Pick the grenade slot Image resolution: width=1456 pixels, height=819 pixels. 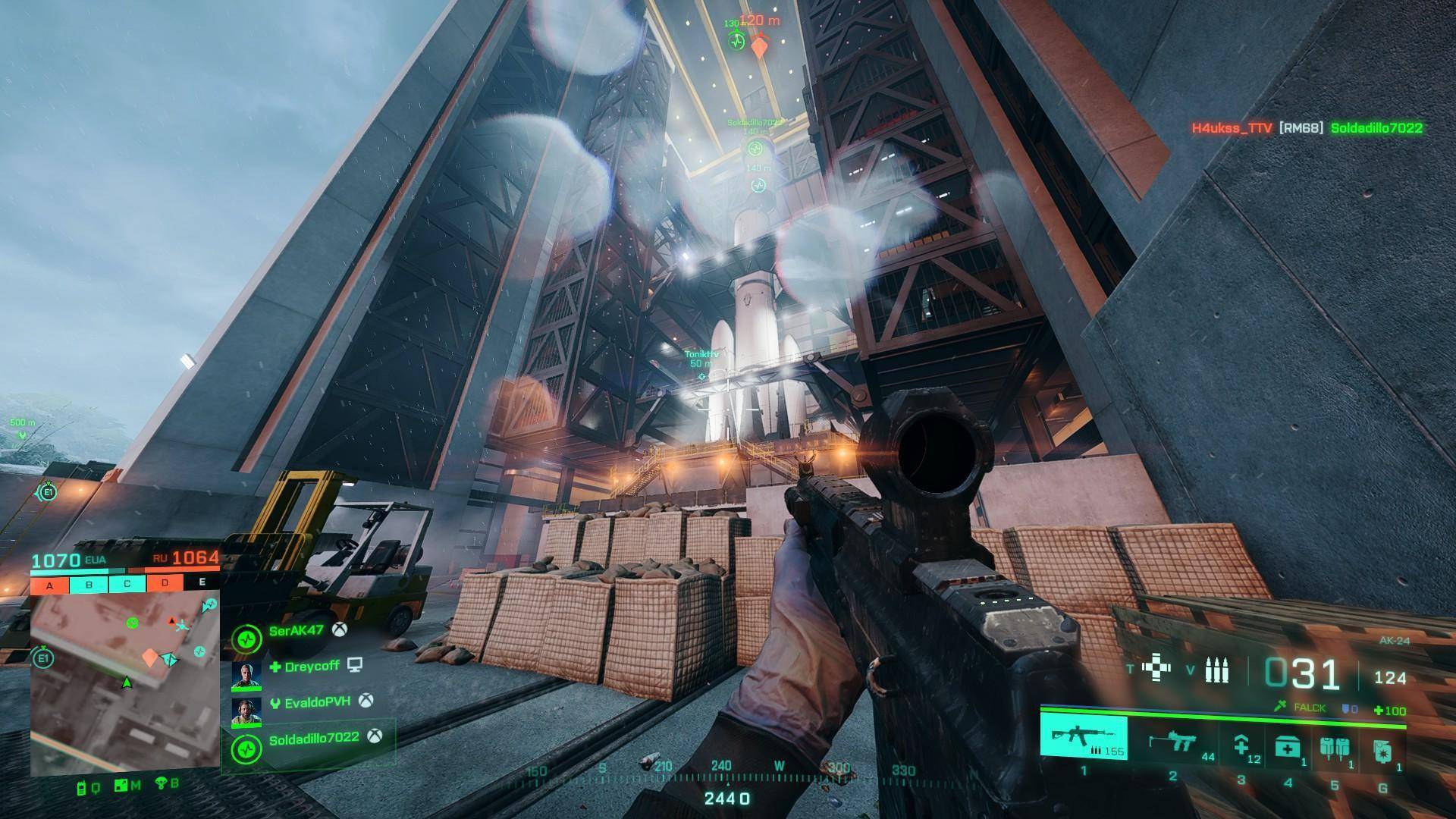1382,749
